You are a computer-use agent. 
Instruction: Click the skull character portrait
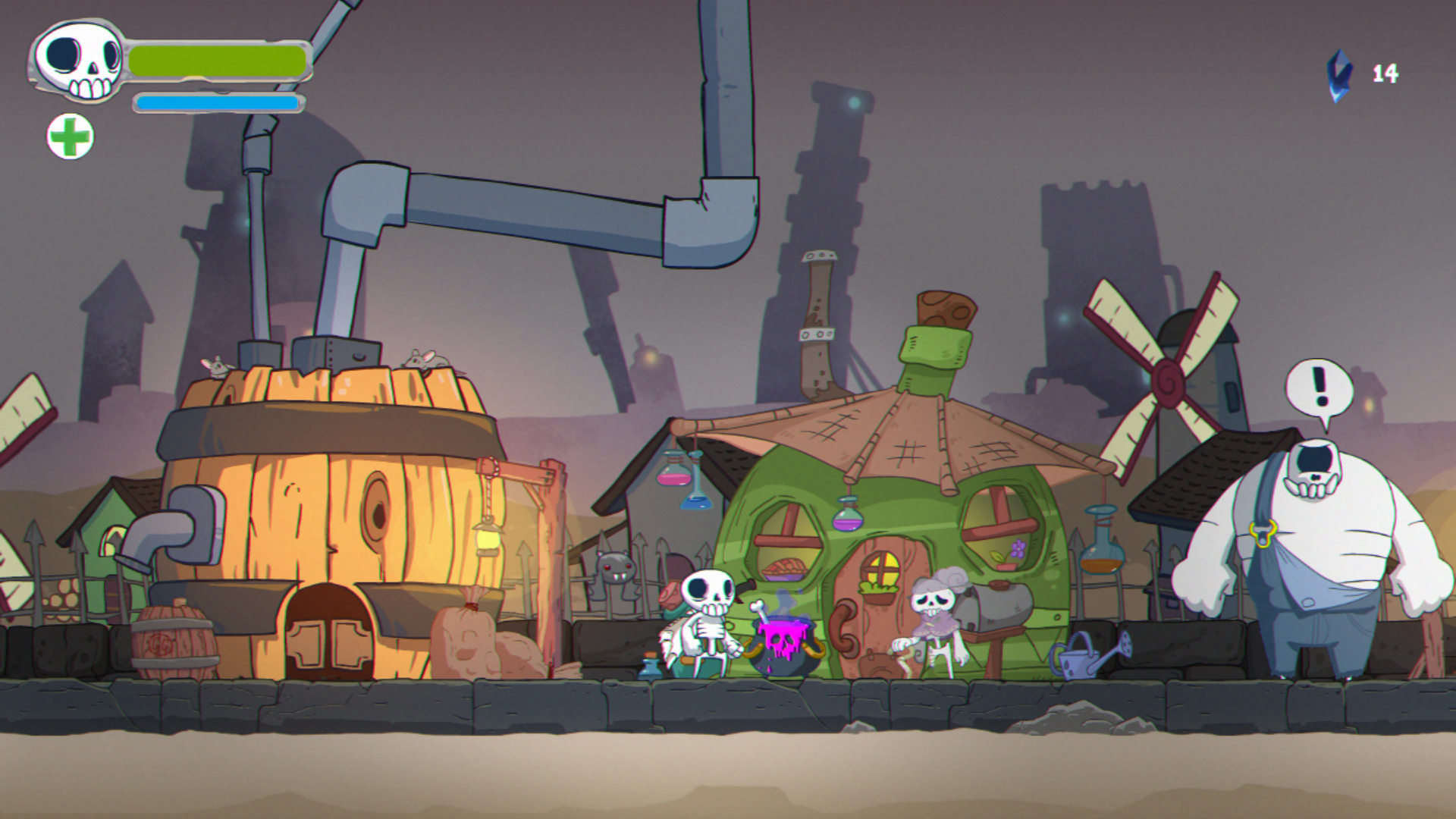click(x=79, y=61)
